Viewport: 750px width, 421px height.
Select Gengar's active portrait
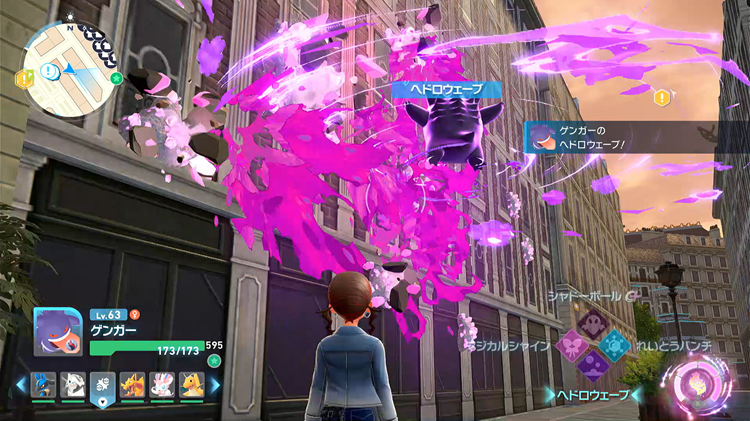coord(57,331)
